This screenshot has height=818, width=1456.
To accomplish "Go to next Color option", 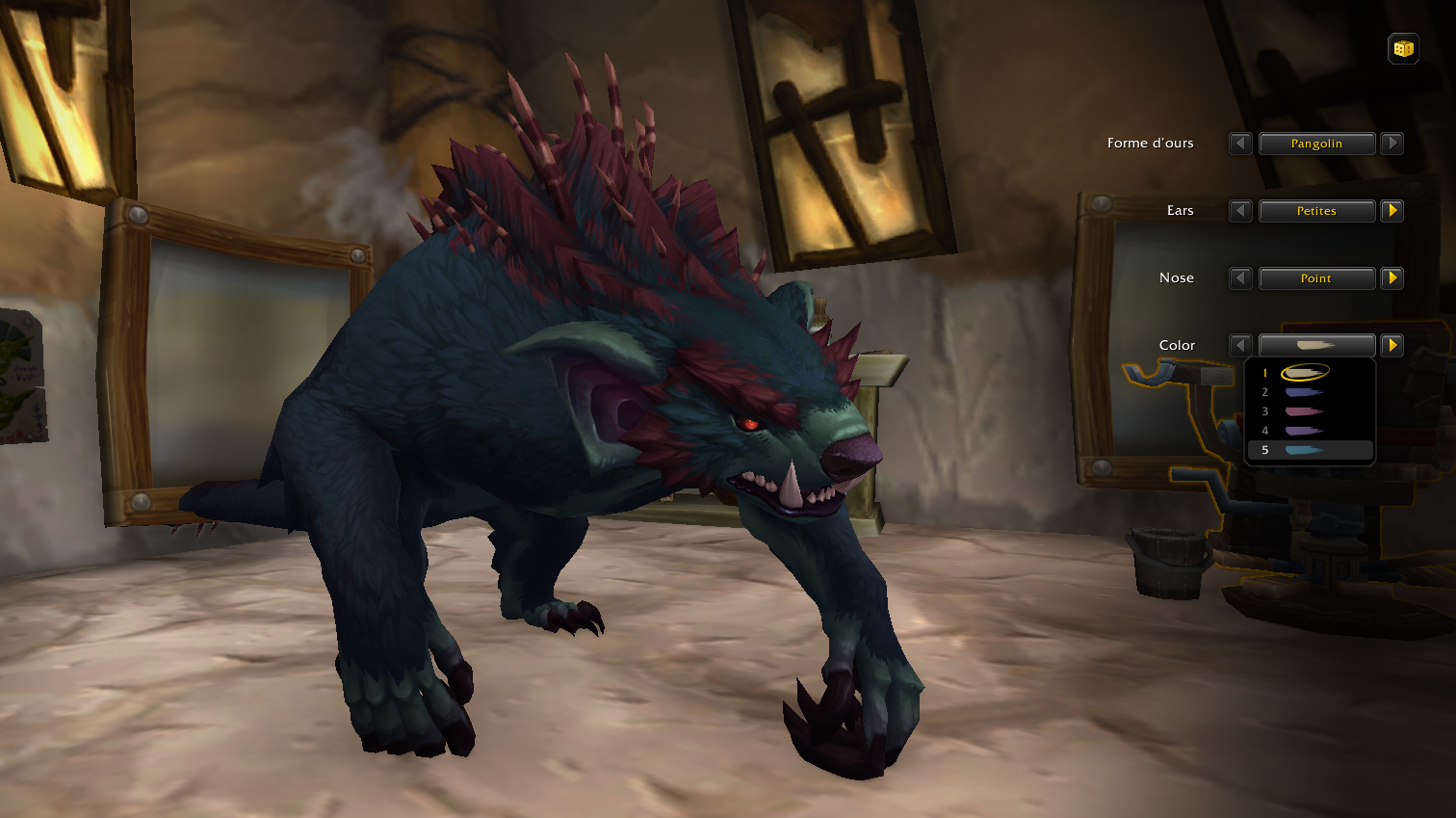I will pos(1391,345).
